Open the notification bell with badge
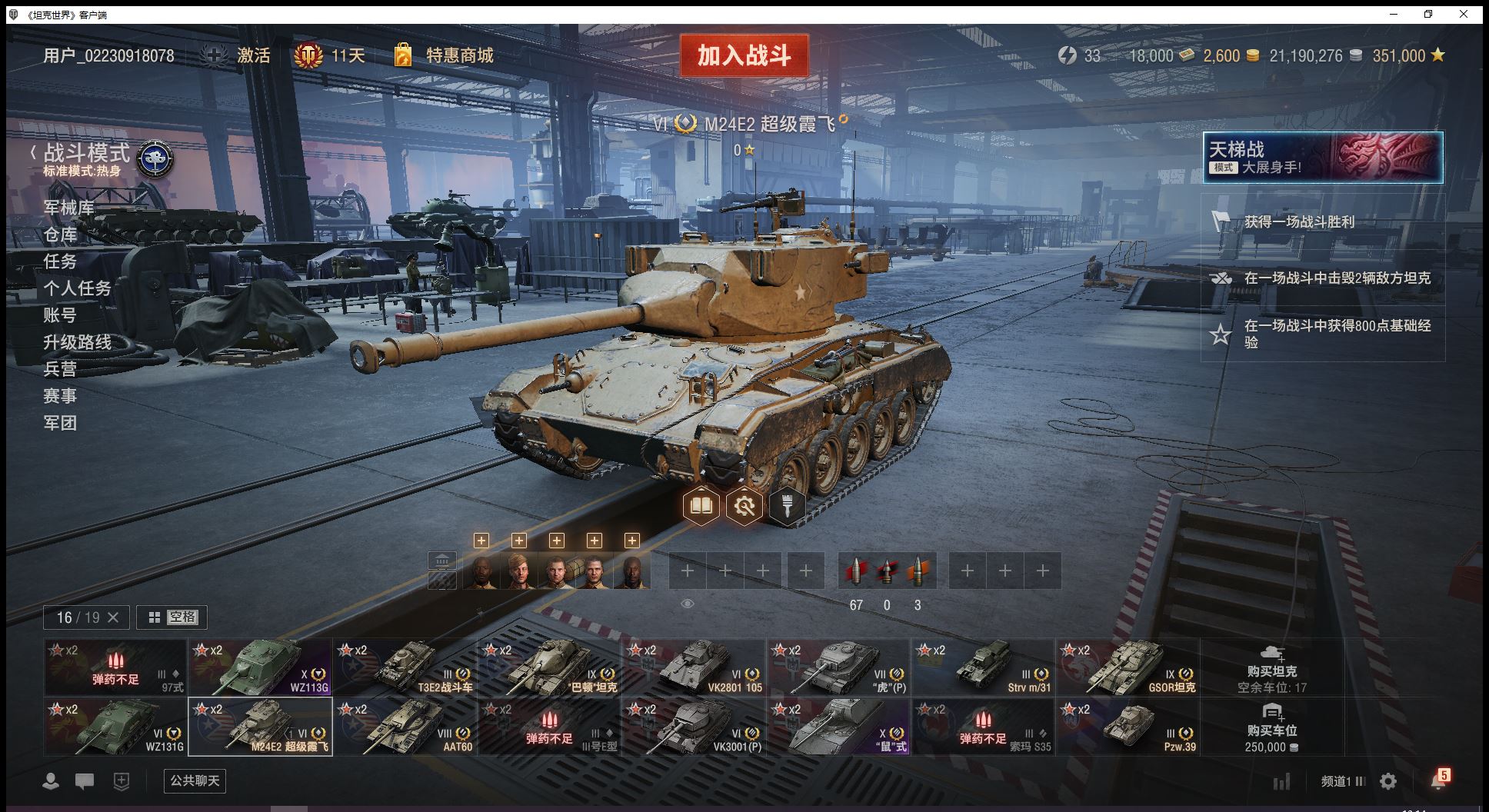The width and height of the screenshot is (1489, 812). click(x=1438, y=780)
